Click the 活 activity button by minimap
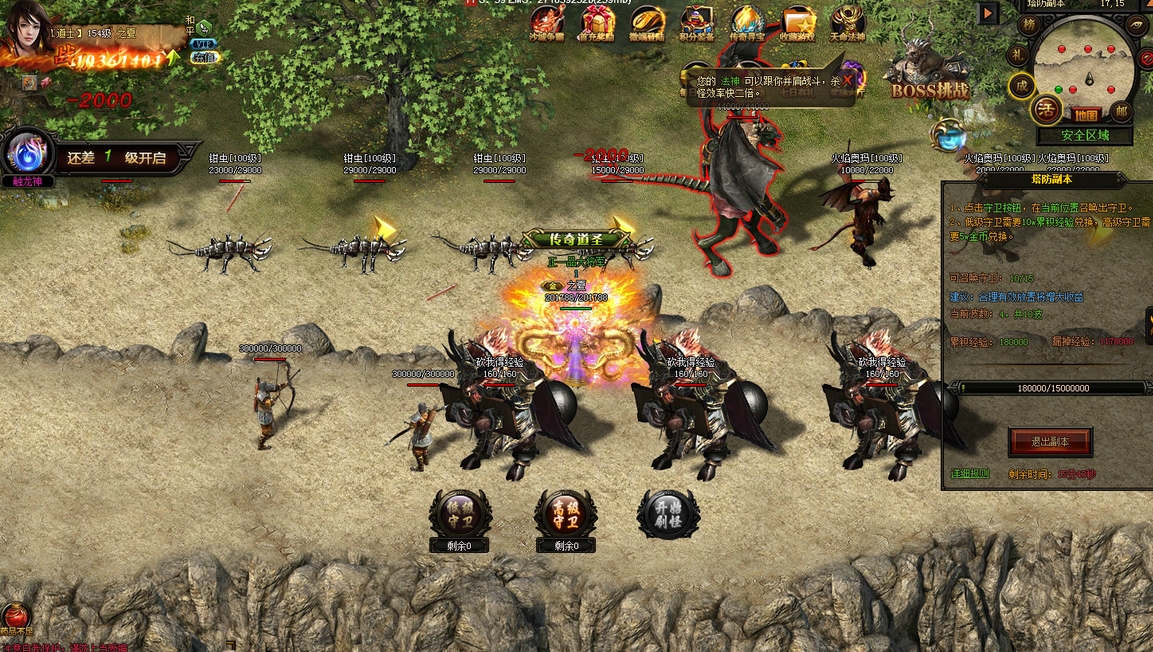 coord(1047,108)
